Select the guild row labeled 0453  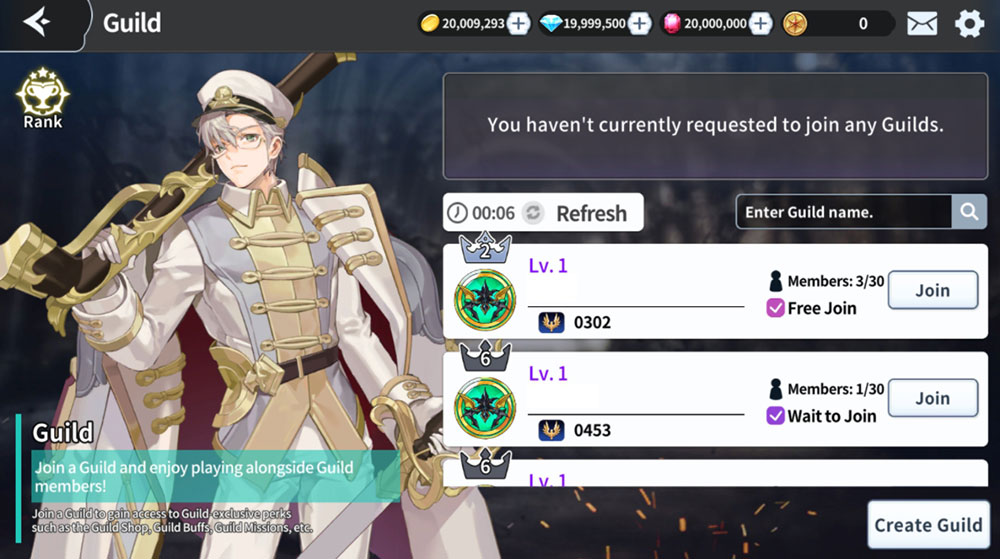640,399
